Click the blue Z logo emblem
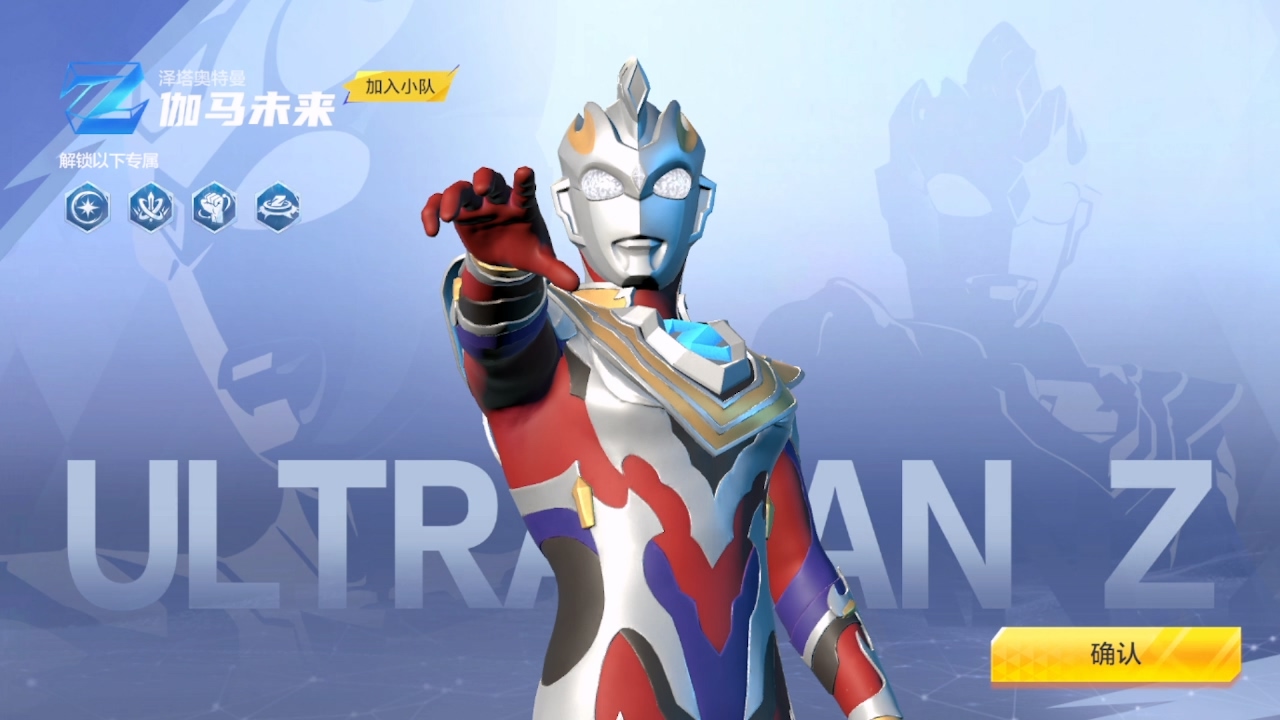Screen dimensions: 1280x720 (103, 97)
